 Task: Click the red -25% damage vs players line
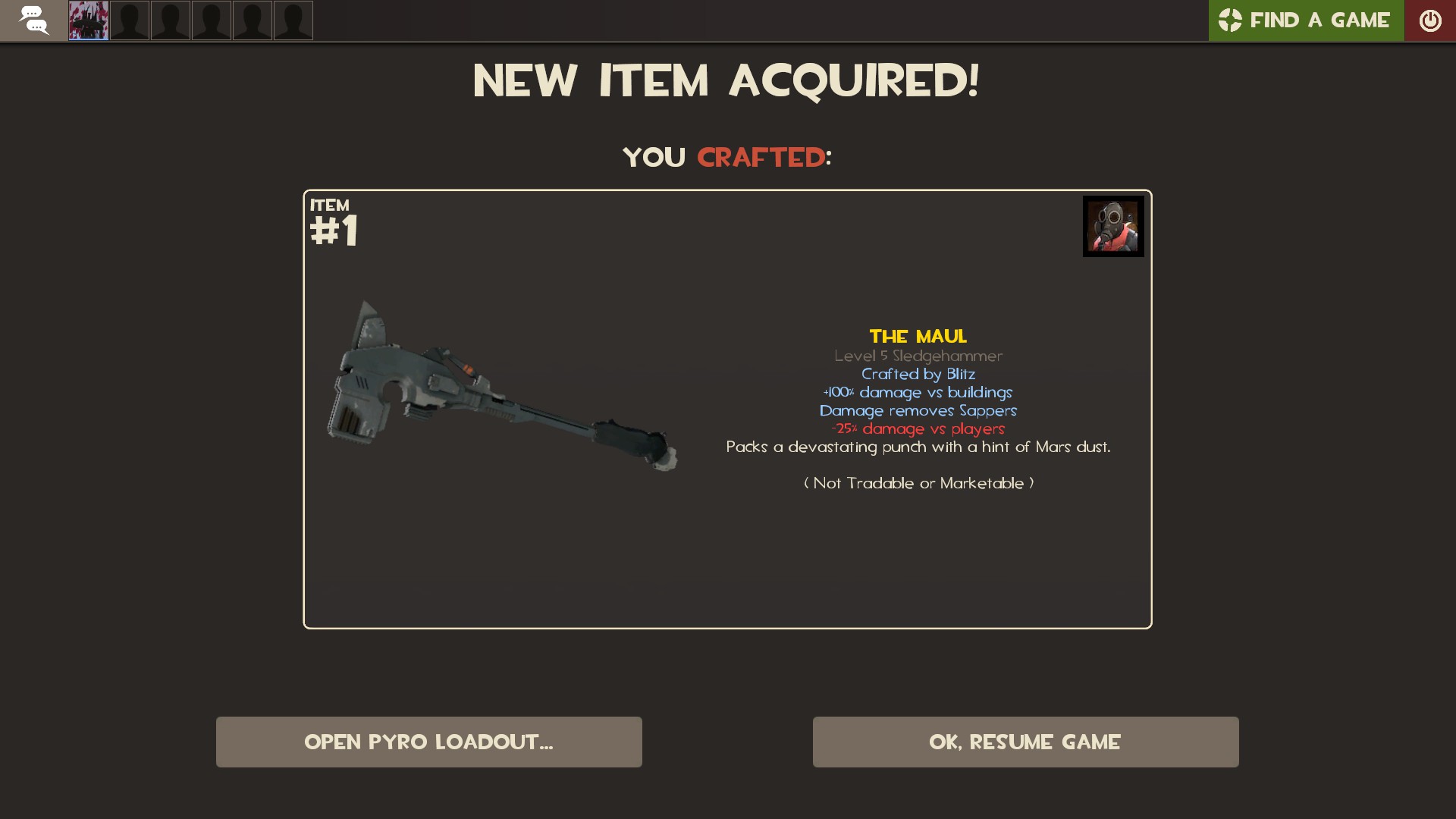pyautogui.click(x=918, y=428)
